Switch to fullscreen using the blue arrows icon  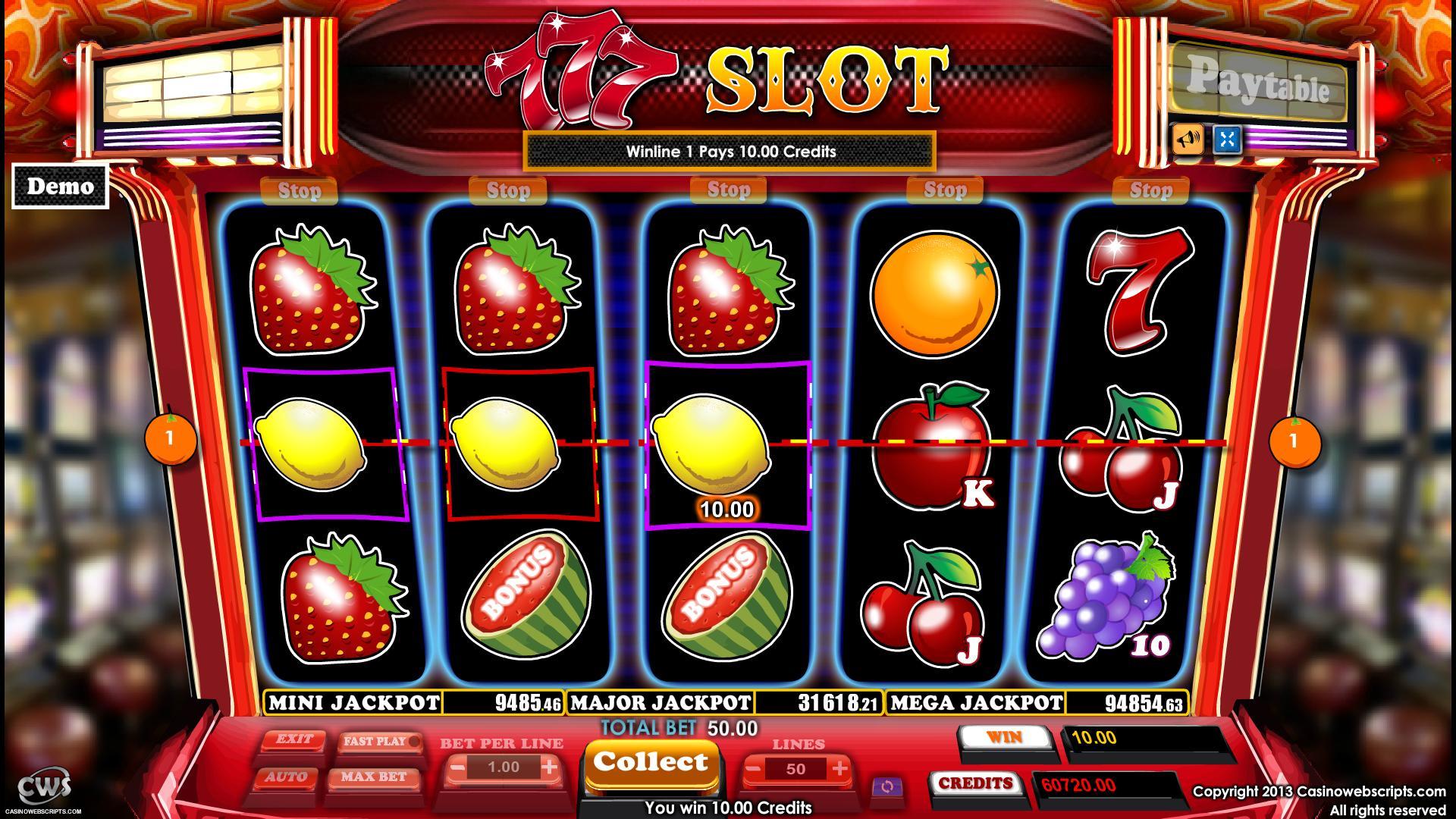coord(1227,139)
